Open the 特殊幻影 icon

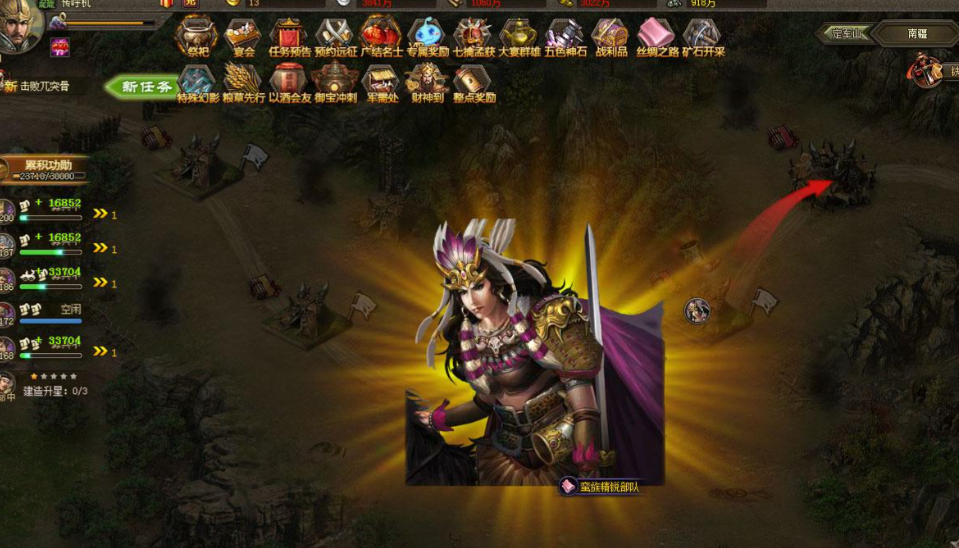pyautogui.click(x=197, y=81)
